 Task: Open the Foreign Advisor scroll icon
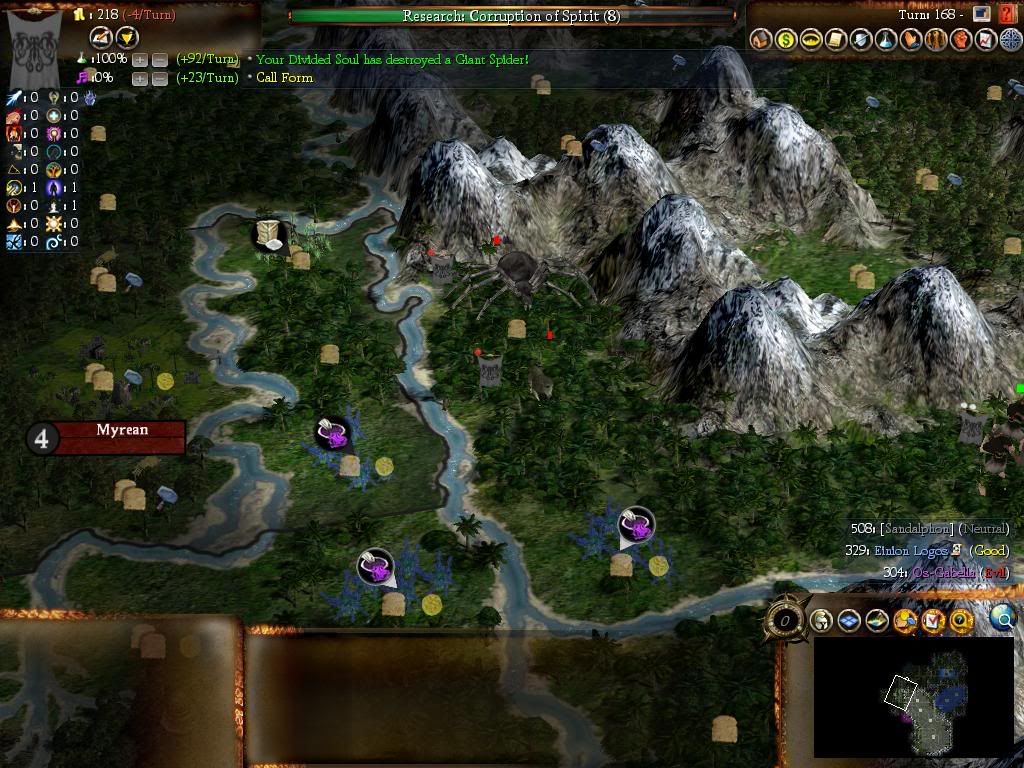click(x=836, y=40)
